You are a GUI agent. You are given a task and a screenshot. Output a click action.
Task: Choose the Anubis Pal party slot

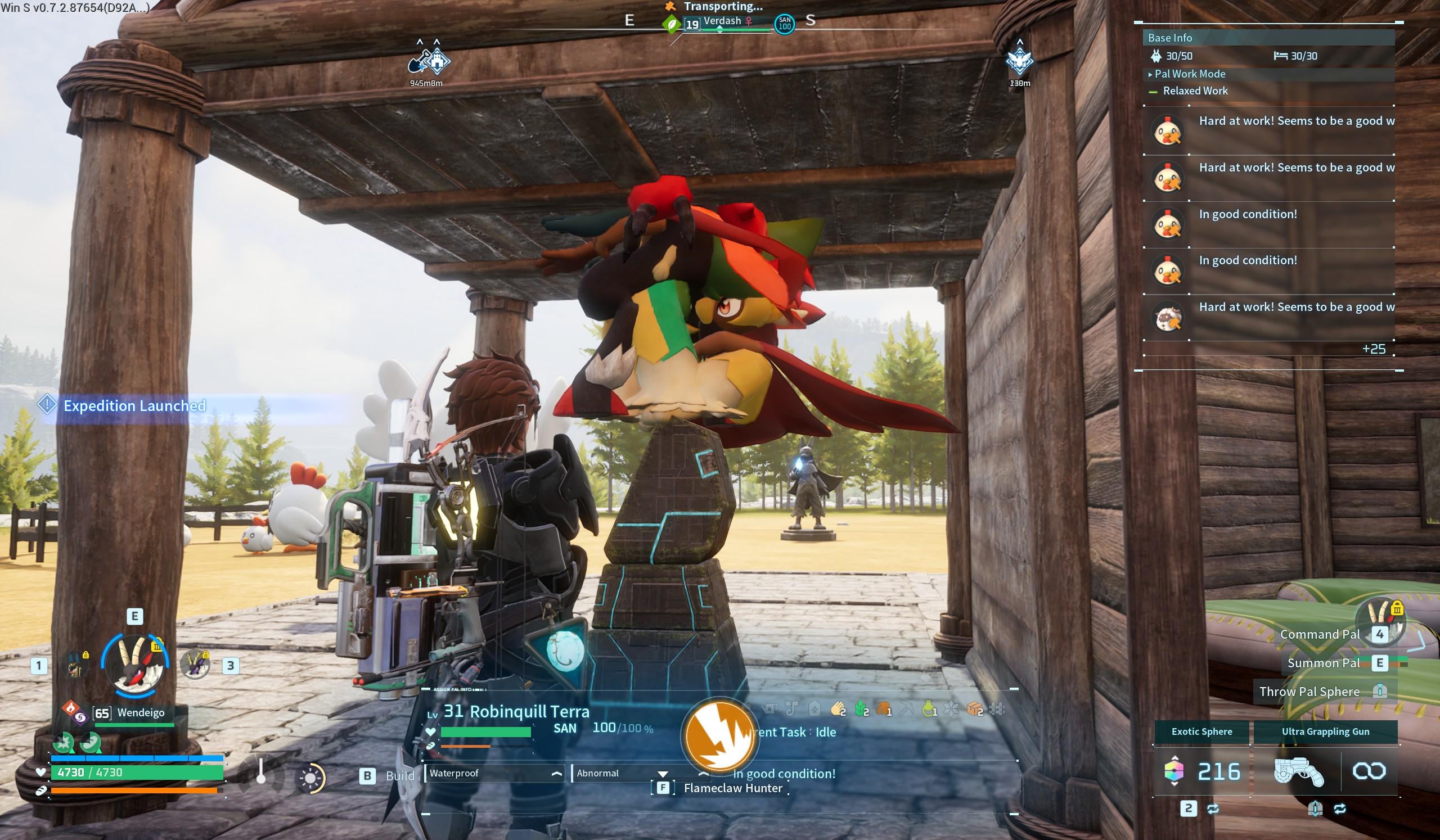(x=75, y=665)
